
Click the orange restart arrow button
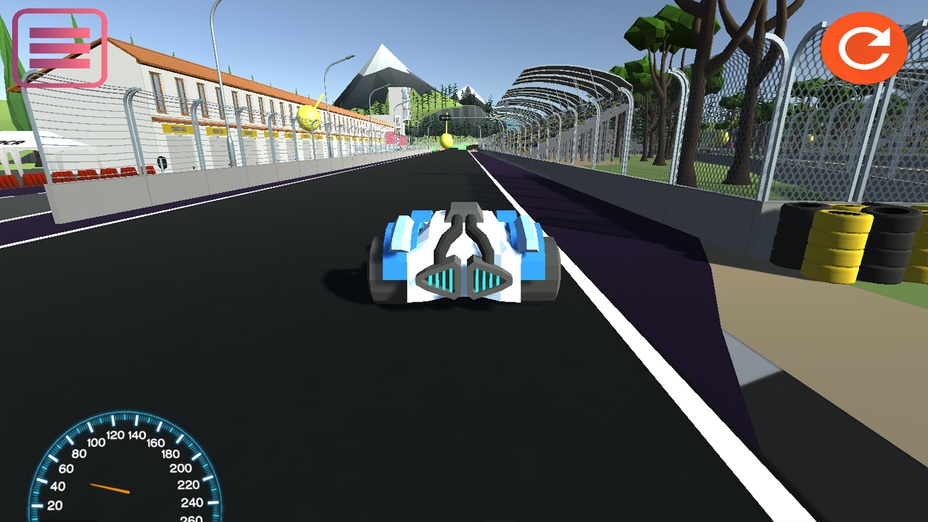click(x=863, y=47)
